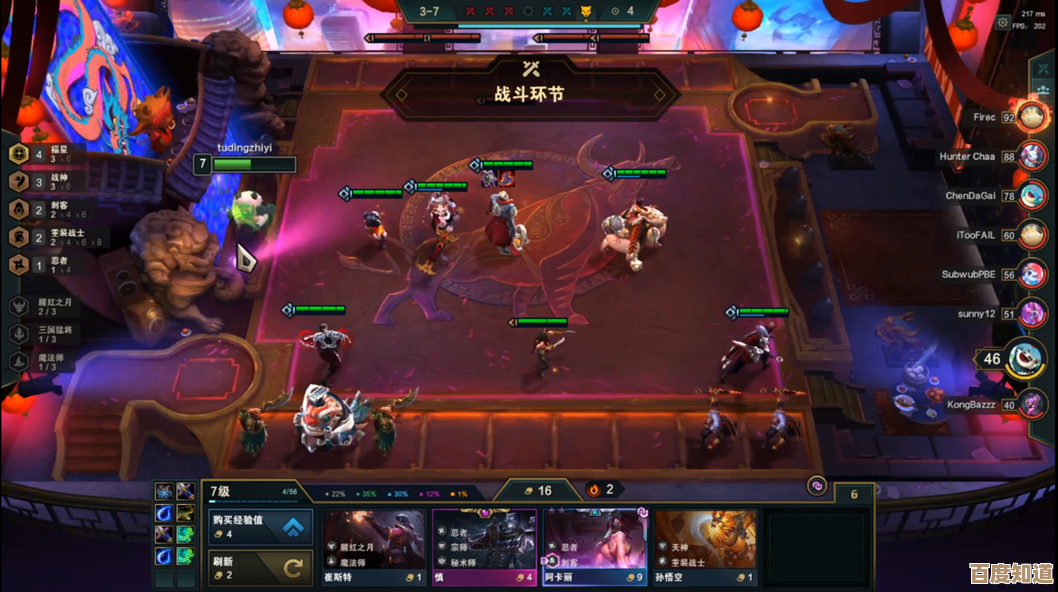
Task: Click iTooFAIL's player portrait
Action: tap(1031, 236)
